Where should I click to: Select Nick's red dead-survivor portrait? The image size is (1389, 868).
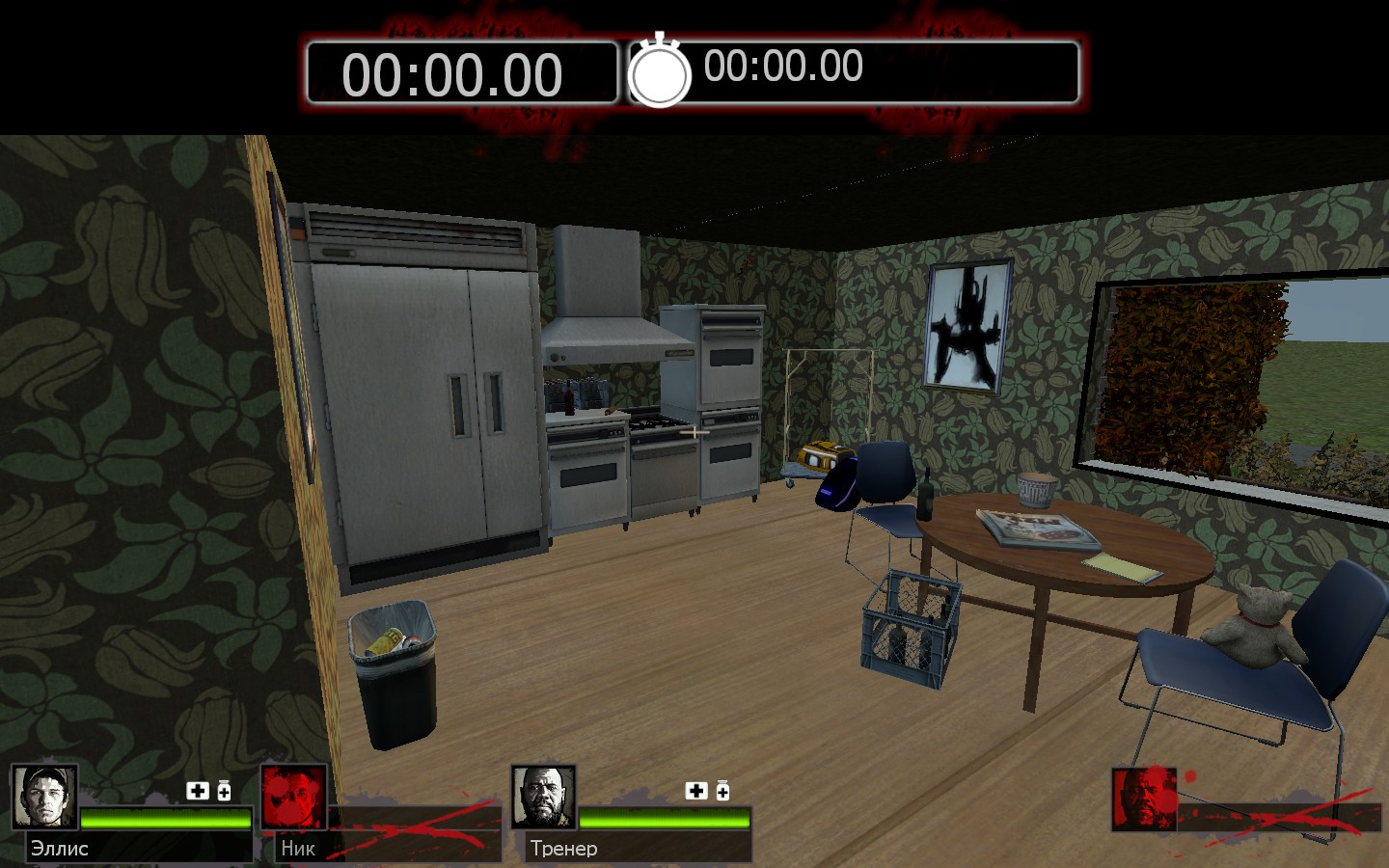(x=294, y=797)
